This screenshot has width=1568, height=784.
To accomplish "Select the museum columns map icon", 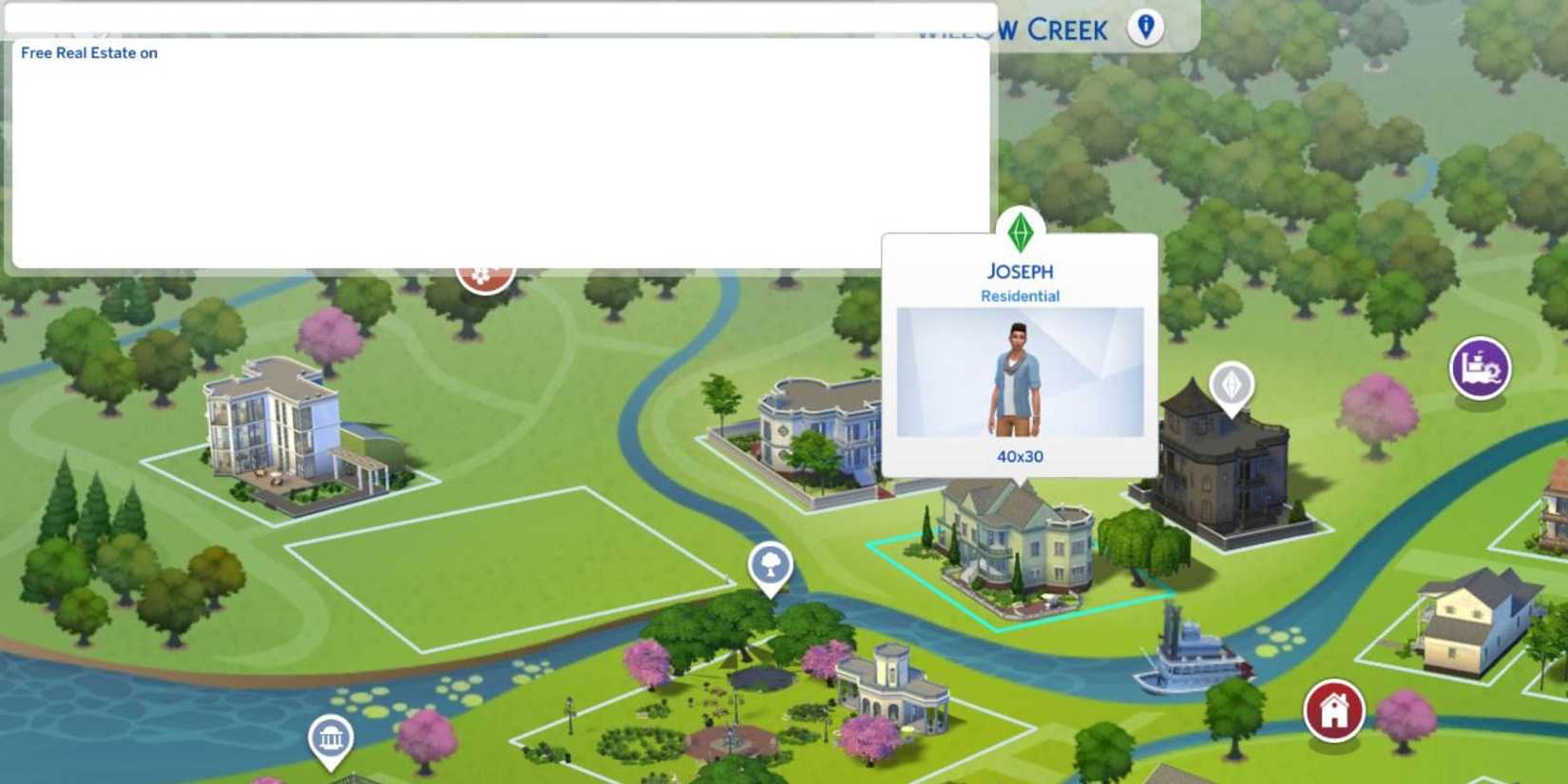I will (330, 738).
